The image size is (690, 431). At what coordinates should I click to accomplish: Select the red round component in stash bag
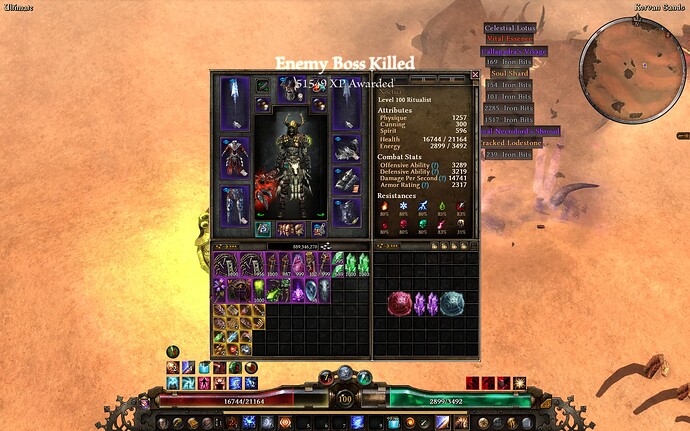click(x=399, y=303)
